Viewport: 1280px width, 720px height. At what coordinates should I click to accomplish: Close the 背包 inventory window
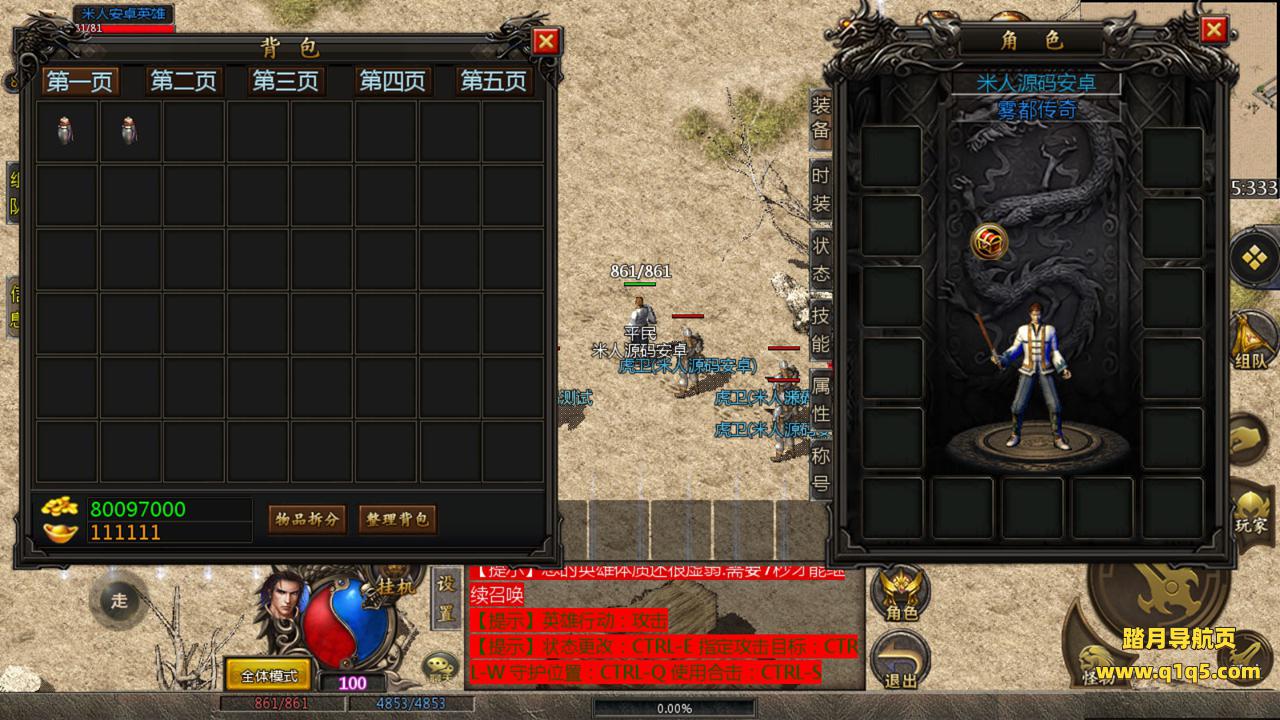[x=546, y=41]
